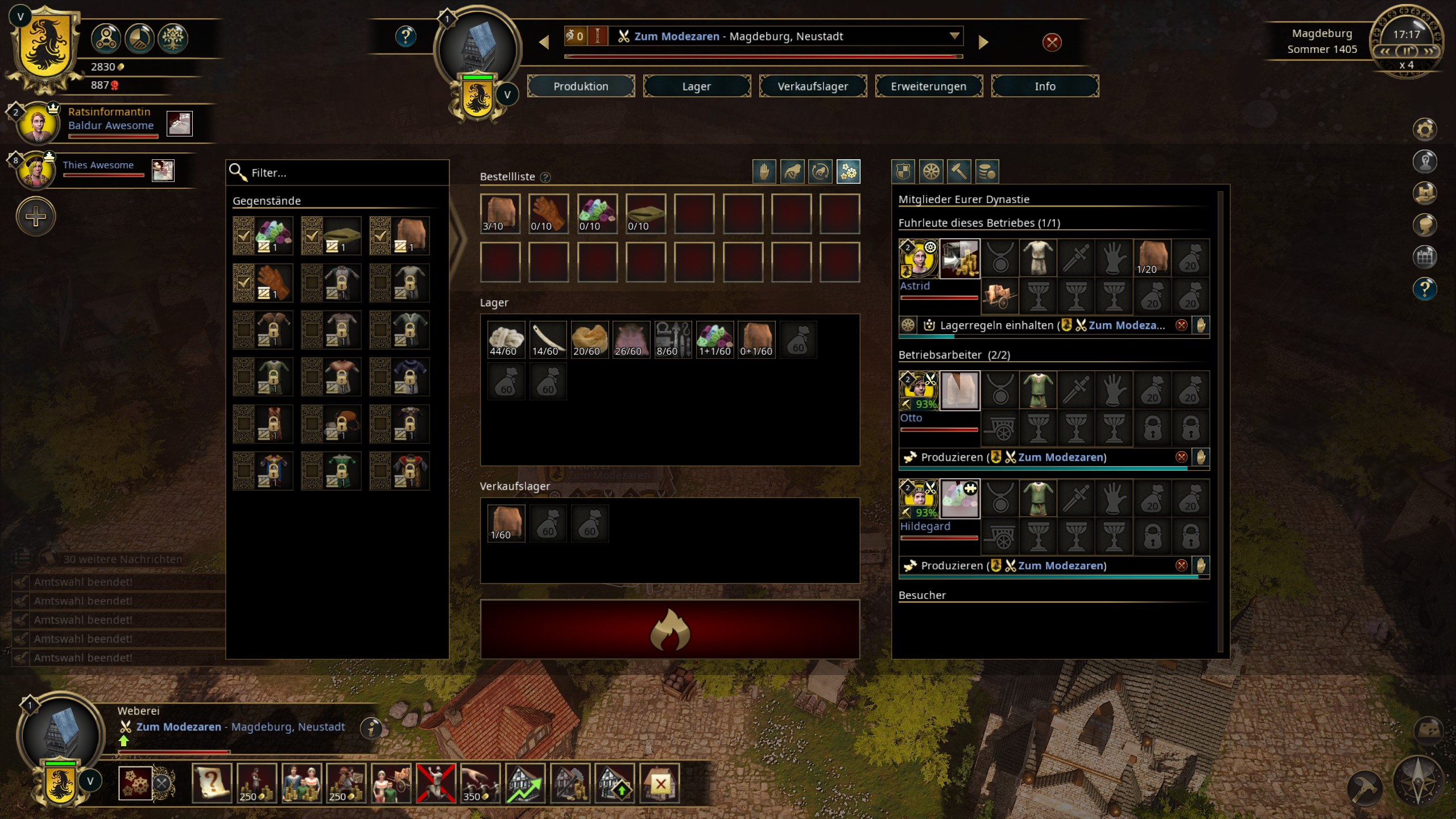Pause the game time

coord(1407,51)
